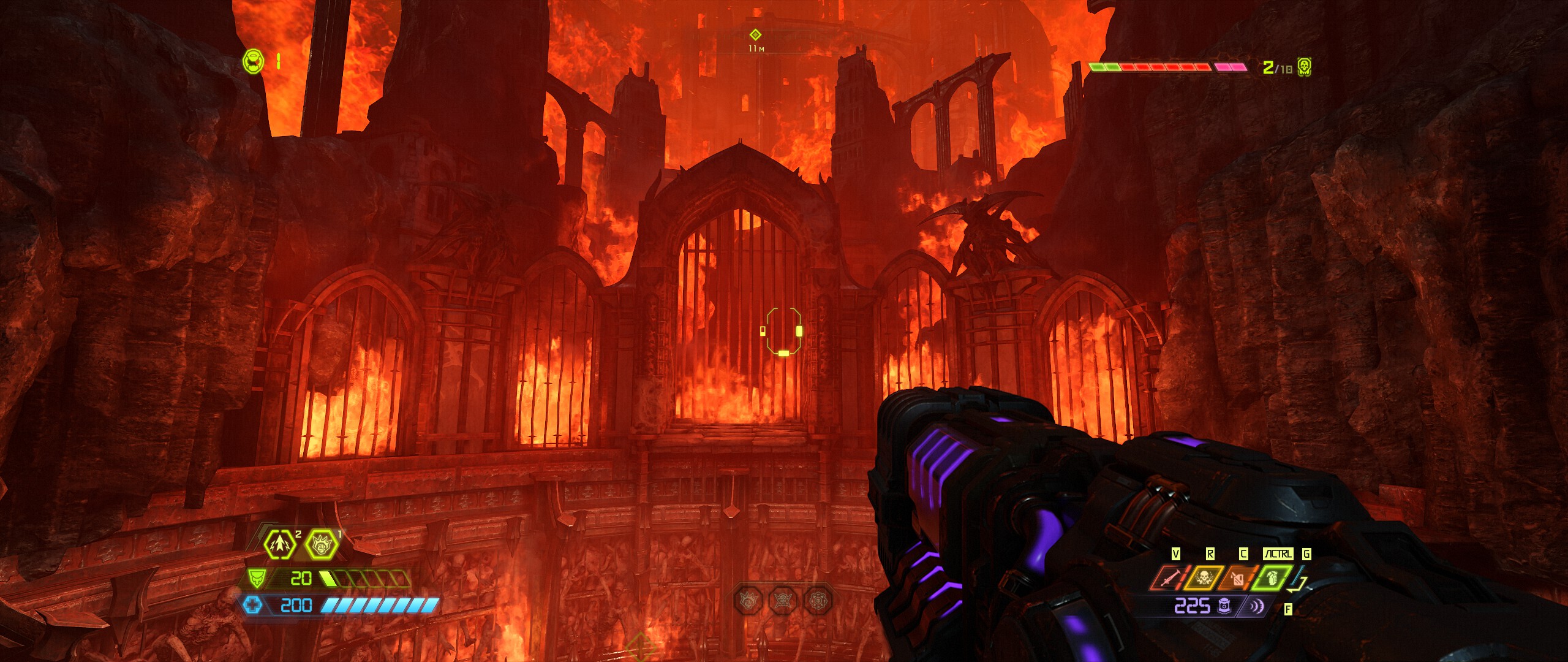The image size is (1568, 662).
Task: Click the blue health cross icon
Action: [x=252, y=606]
